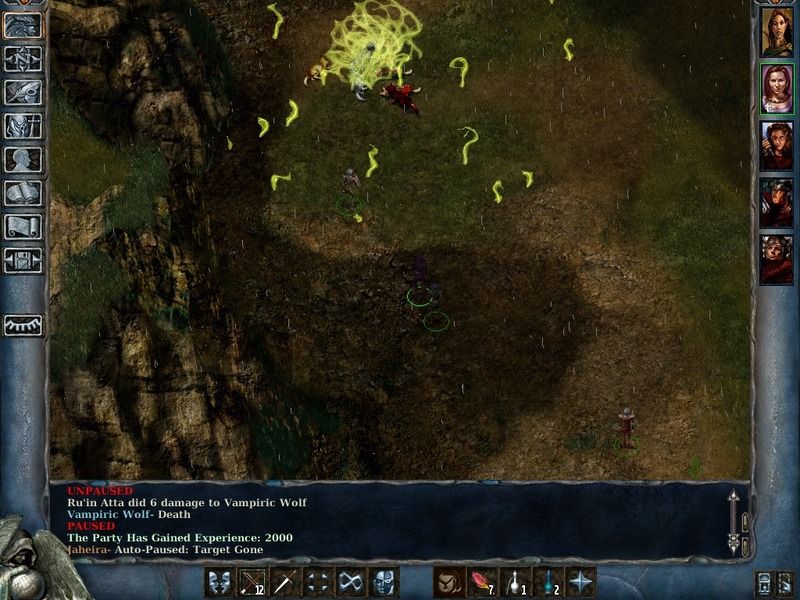This screenshot has height=600, width=800.
Task: Use the blue potion quick item
Action: [x=547, y=581]
